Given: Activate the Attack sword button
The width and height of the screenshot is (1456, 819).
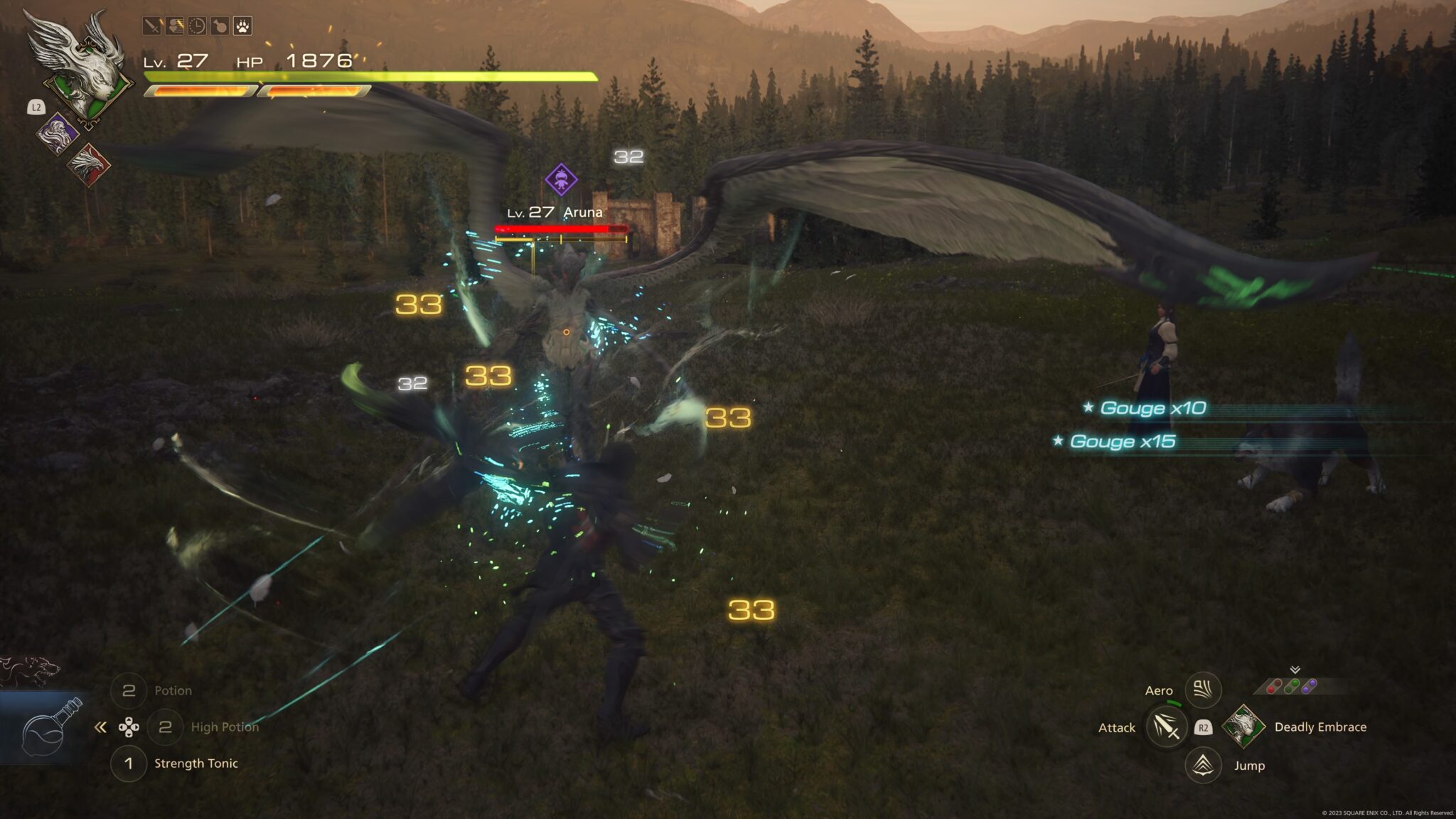Looking at the screenshot, I should [1166, 727].
